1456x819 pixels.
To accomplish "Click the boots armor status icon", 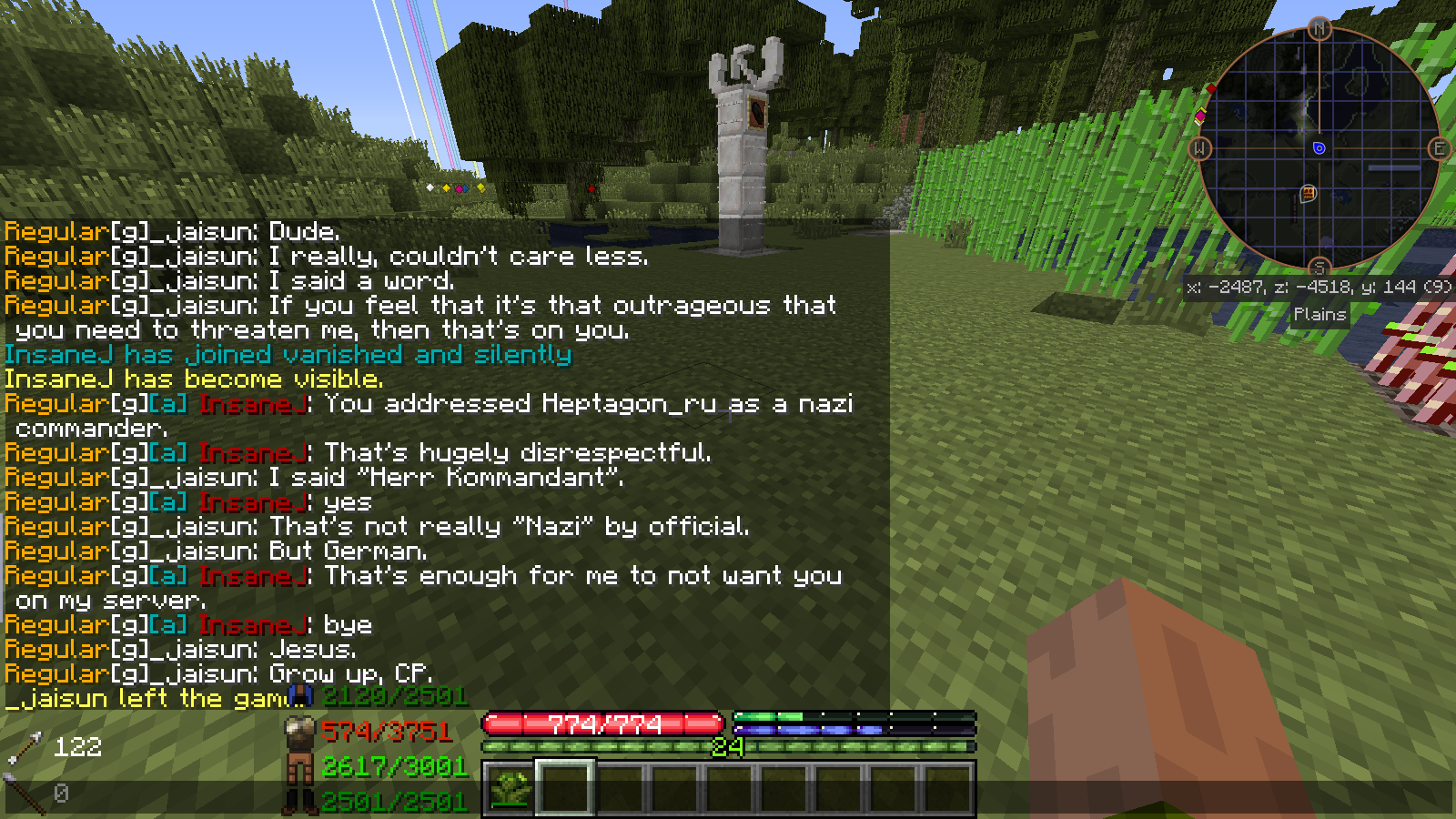I will coord(299,802).
